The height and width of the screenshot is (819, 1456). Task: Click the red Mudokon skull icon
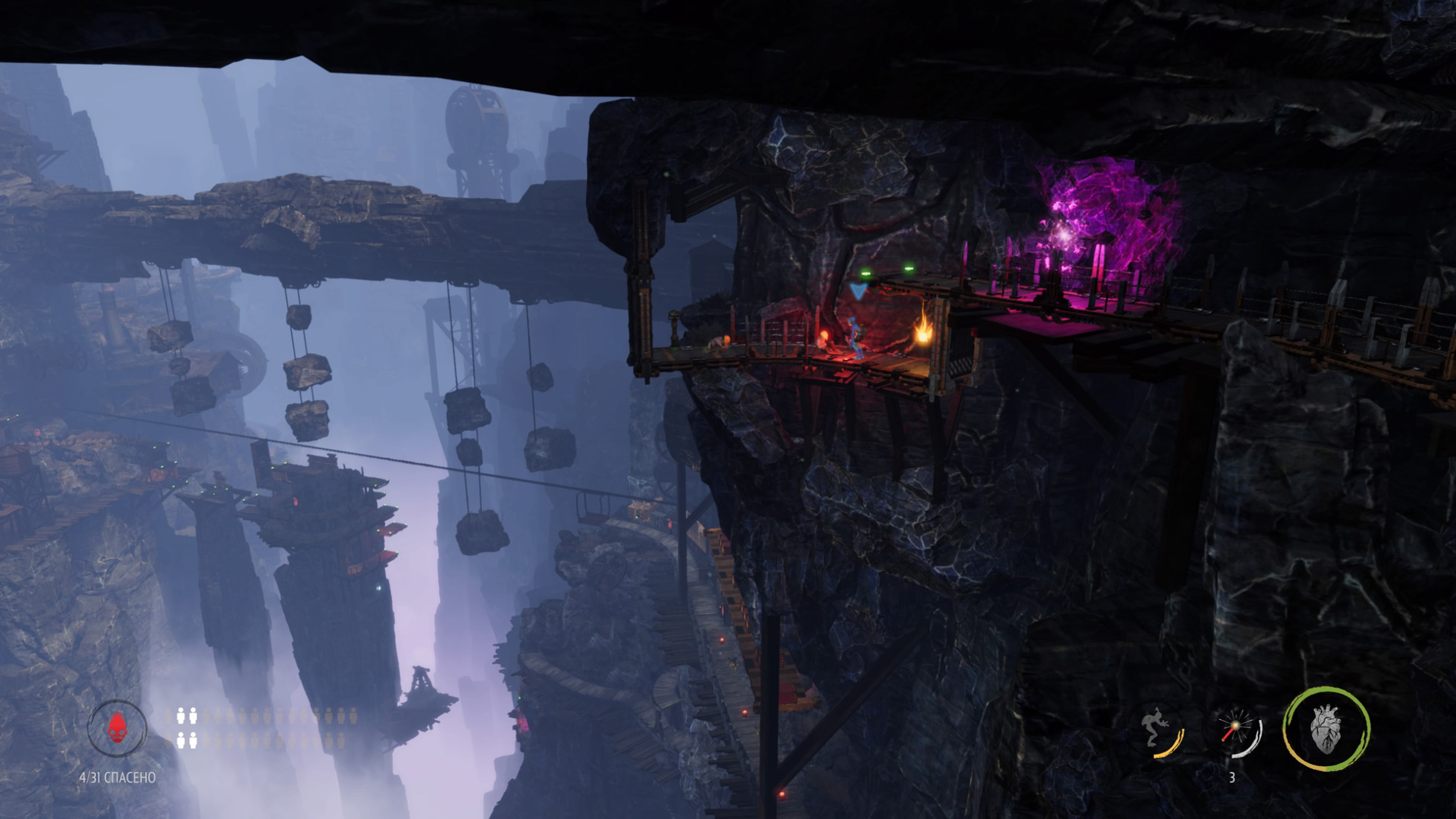pyautogui.click(x=117, y=727)
